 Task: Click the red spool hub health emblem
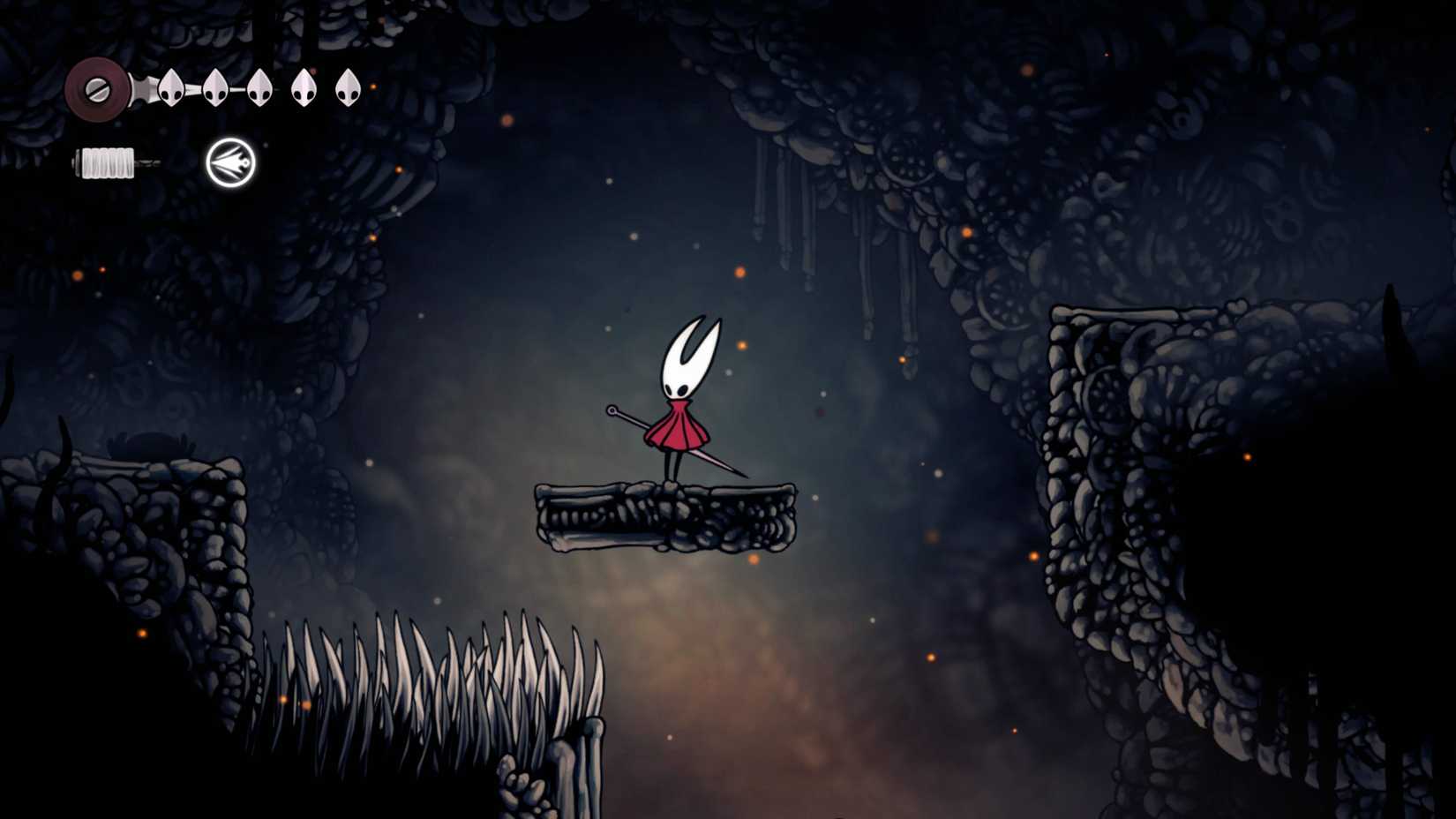(100, 88)
